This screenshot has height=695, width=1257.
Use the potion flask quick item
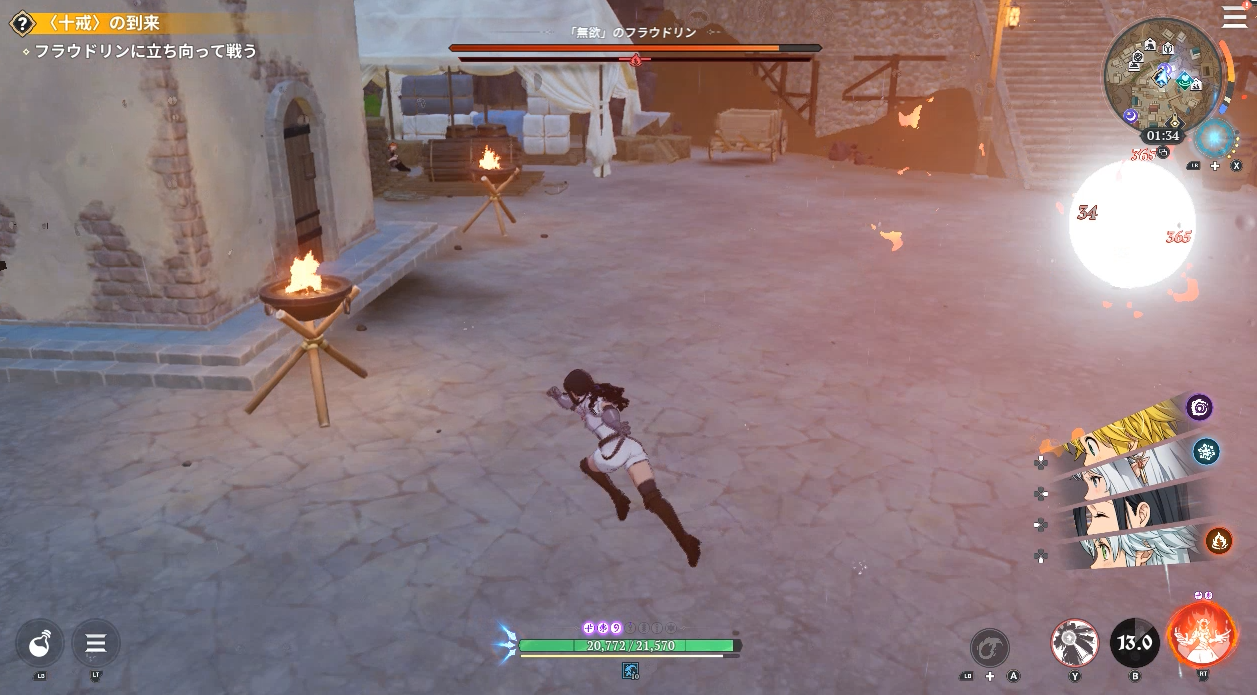(40, 643)
